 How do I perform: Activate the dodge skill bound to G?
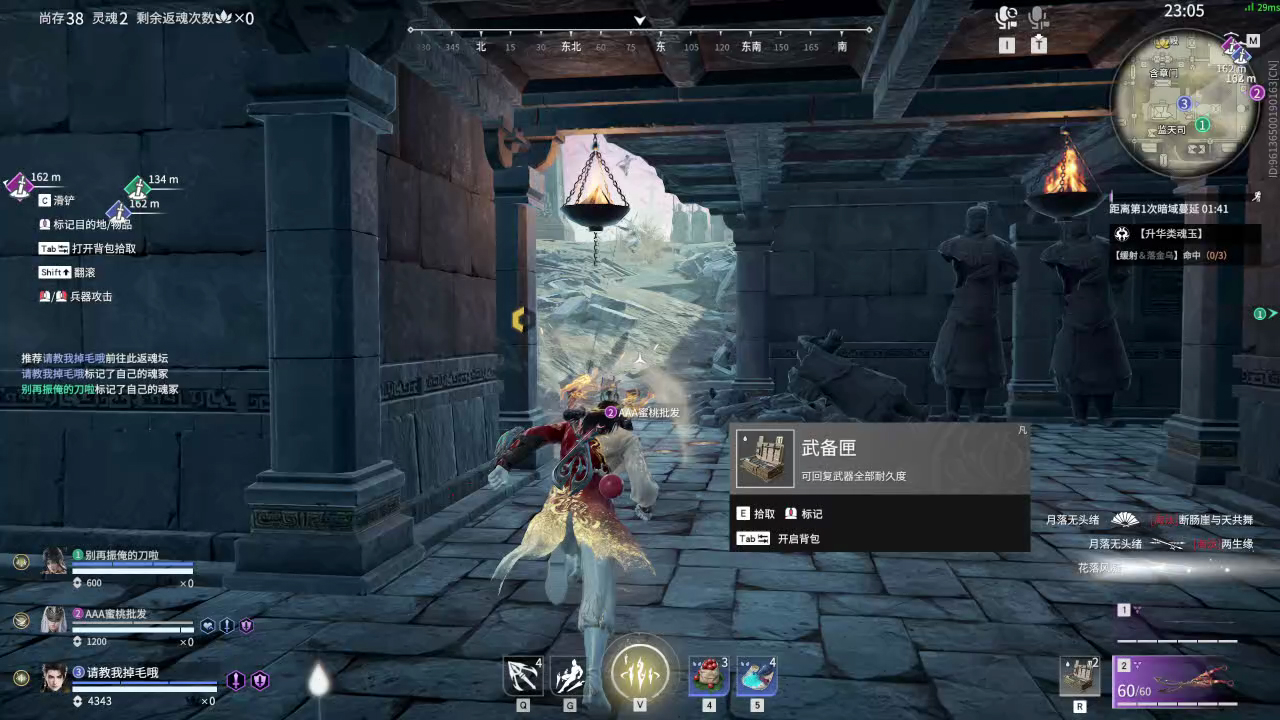point(570,678)
